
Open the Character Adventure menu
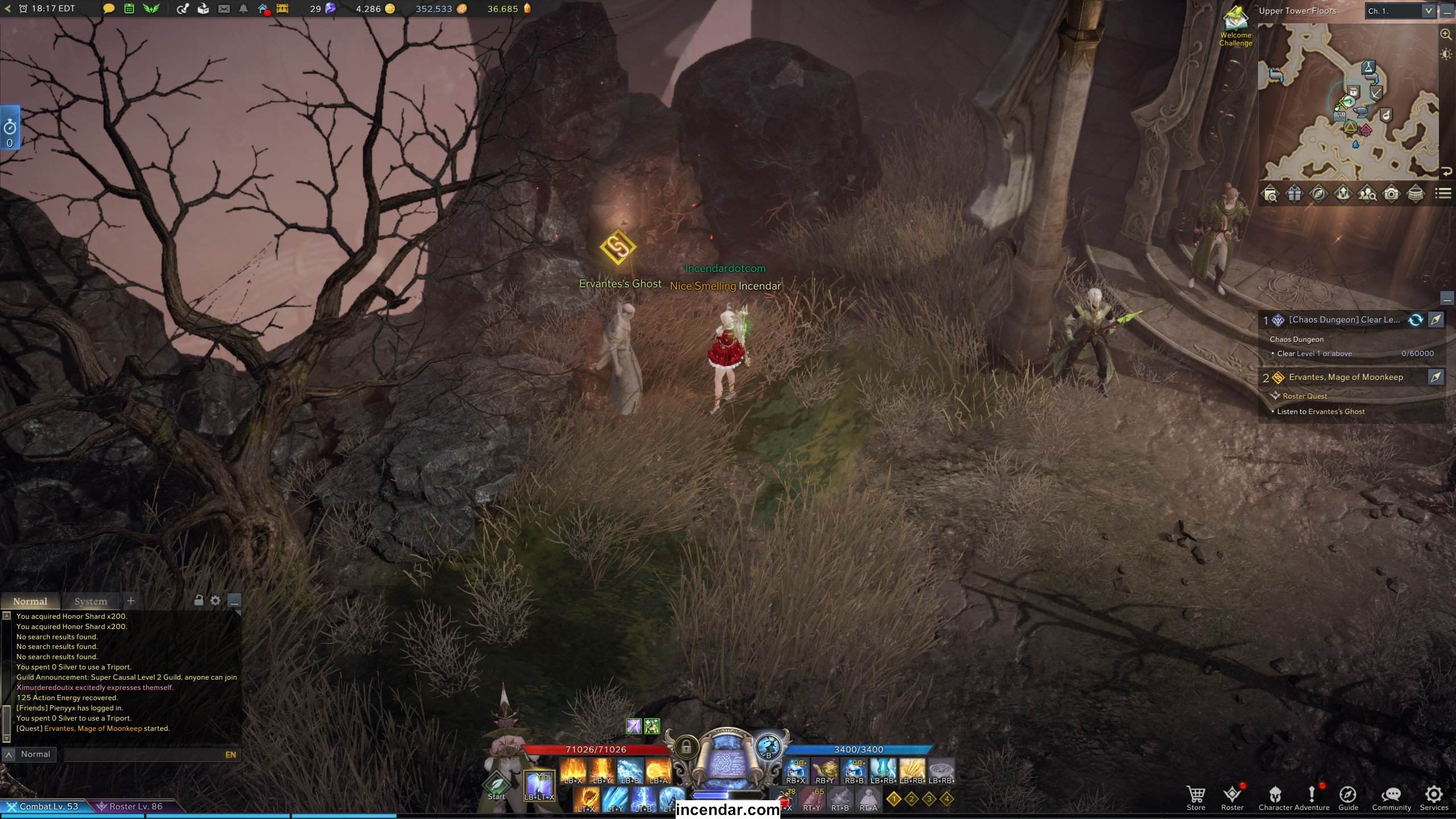click(x=1293, y=797)
